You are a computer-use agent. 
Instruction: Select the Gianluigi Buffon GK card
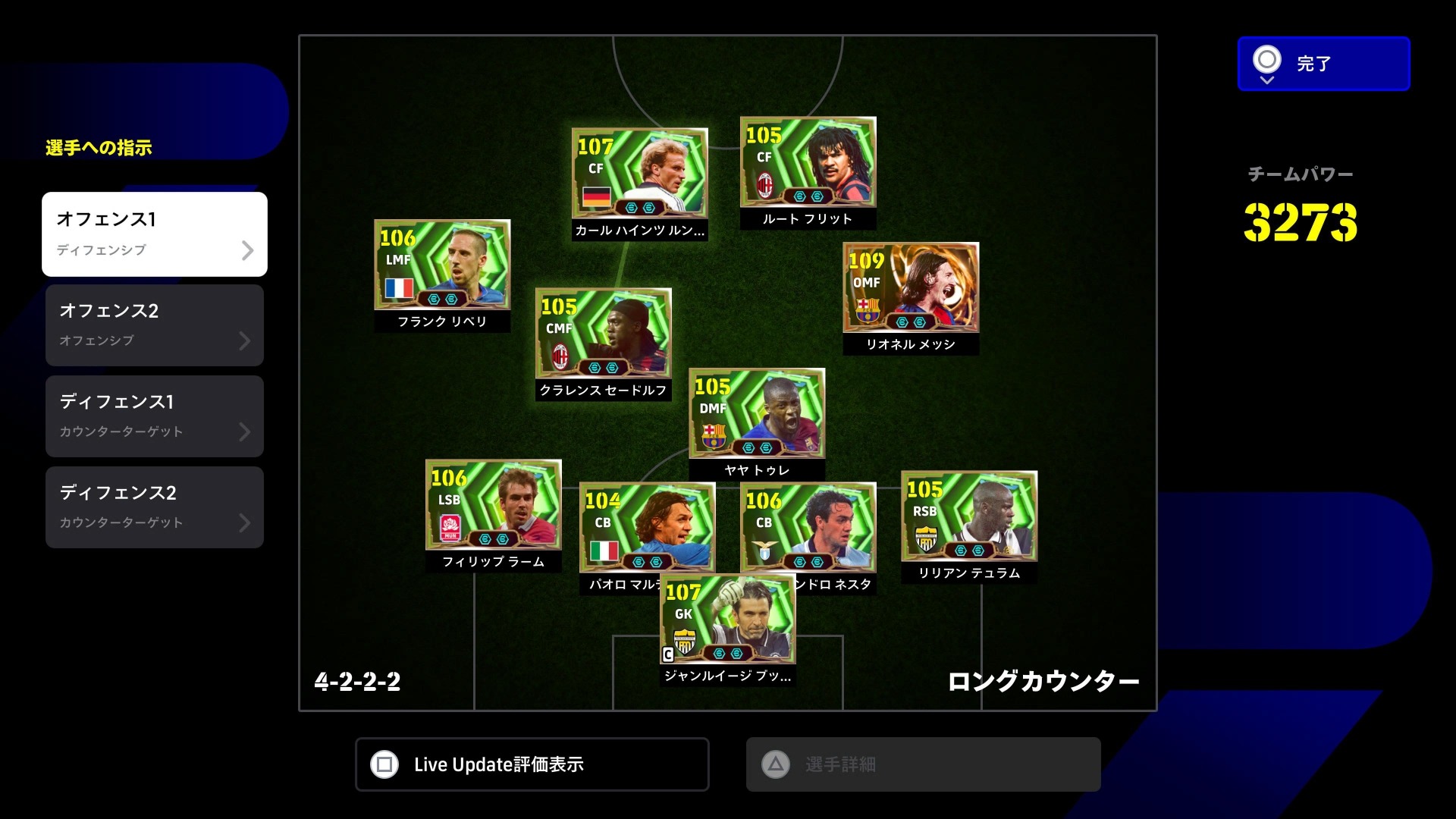(727, 620)
